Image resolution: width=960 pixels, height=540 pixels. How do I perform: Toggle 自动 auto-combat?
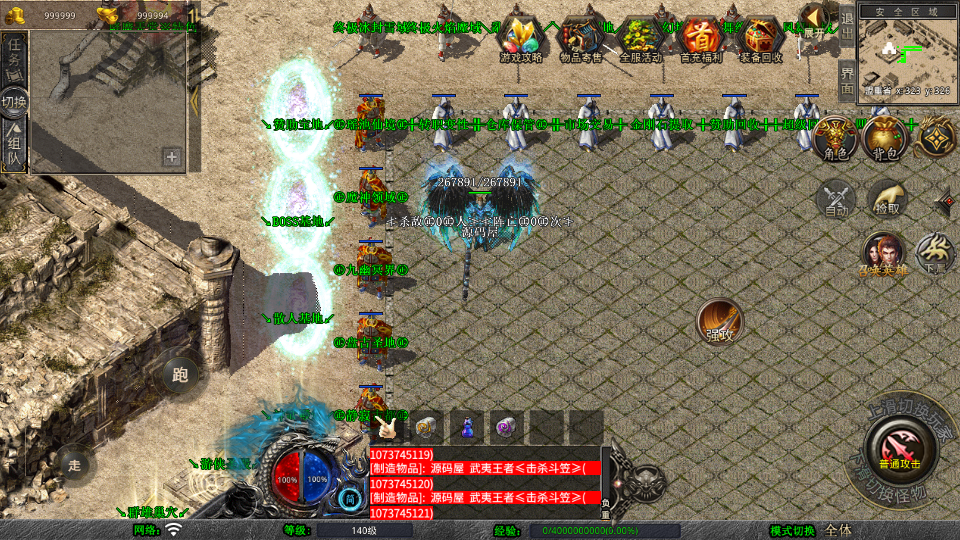pyautogui.click(x=836, y=200)
